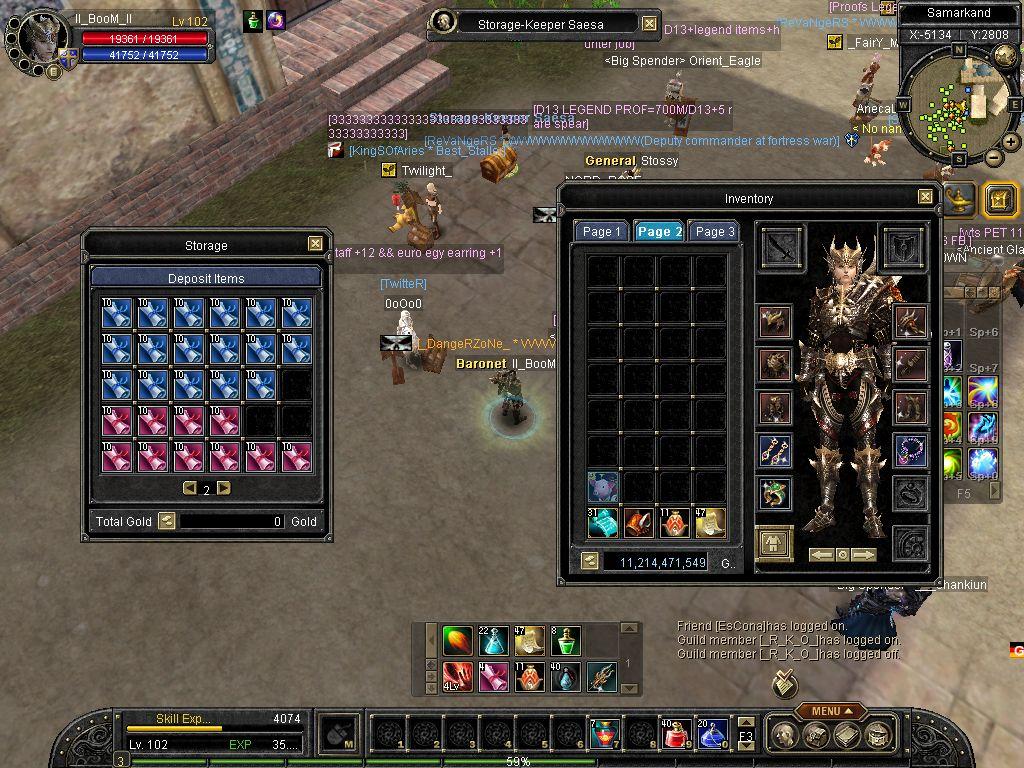Viewport: 1024px width, 768px height.
Task: Select the earrings equipment slot
Action: click(775, 451)
